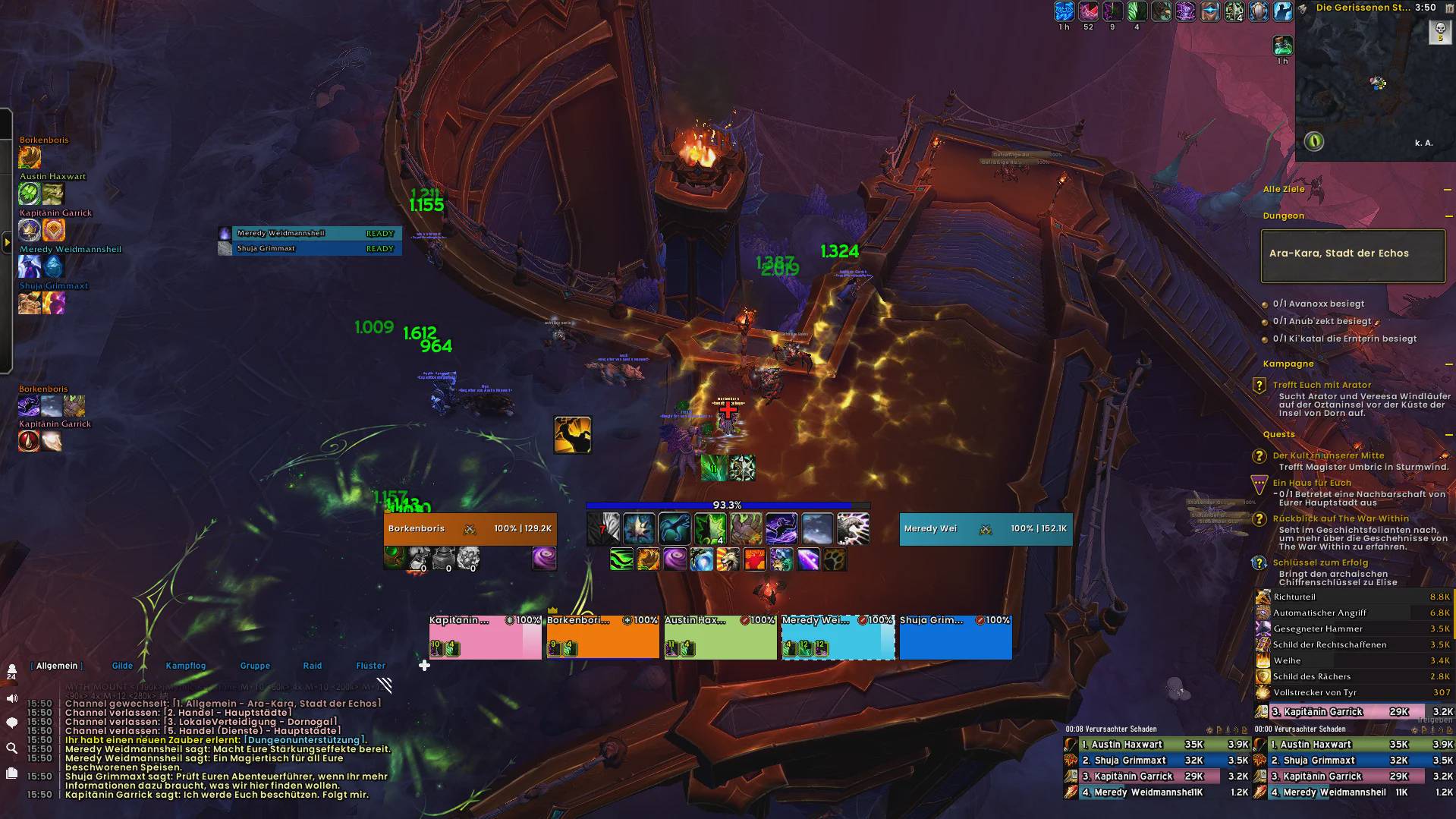Click the Meredy Wei focus frame showing 152.1K
This screenshot has width=1456, height=819.
(x=986, y=529)
